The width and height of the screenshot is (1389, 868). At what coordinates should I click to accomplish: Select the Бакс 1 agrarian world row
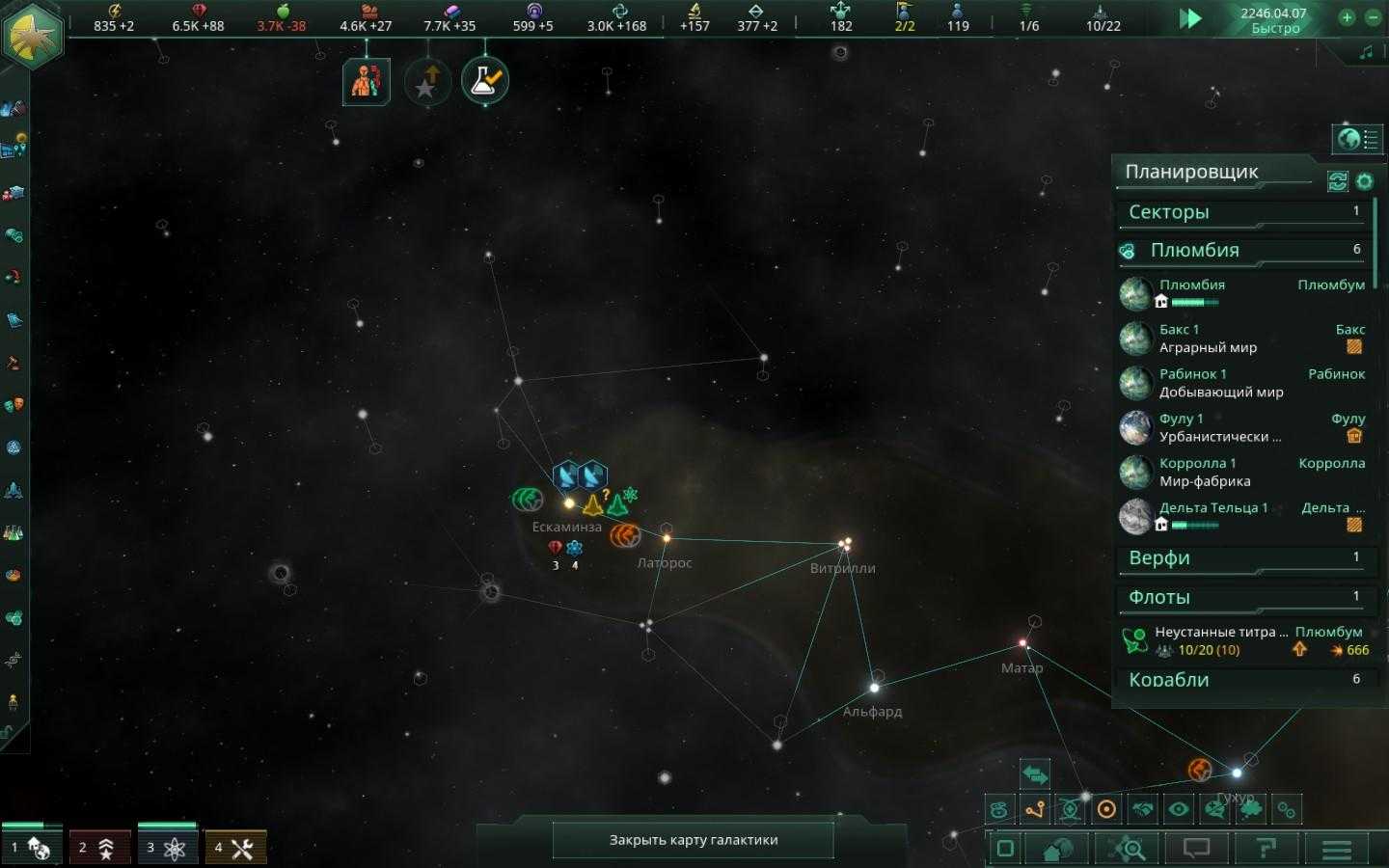pyautogui.click(x=1244, y=339)
